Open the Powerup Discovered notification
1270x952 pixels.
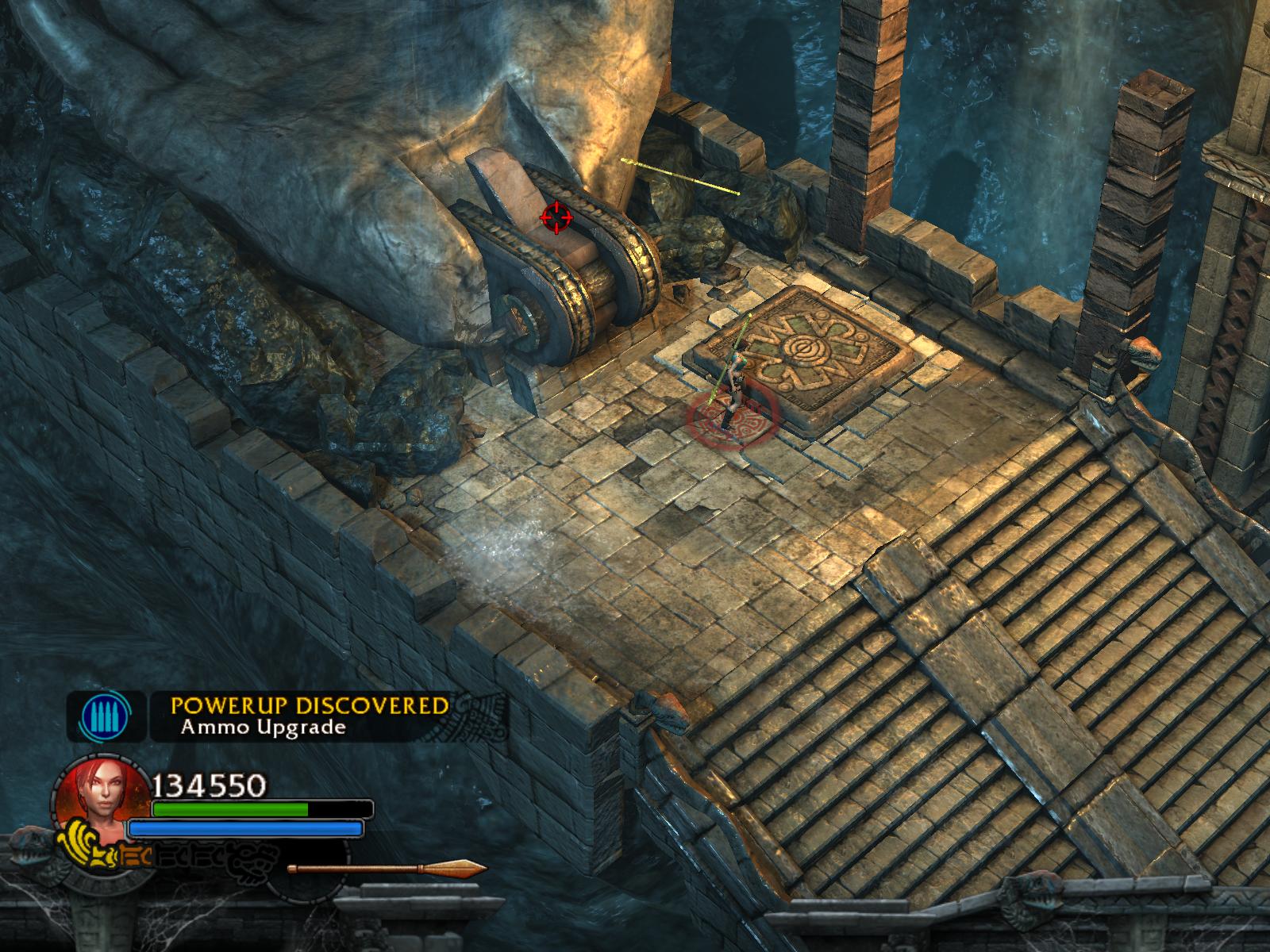(x=310, y=715)
